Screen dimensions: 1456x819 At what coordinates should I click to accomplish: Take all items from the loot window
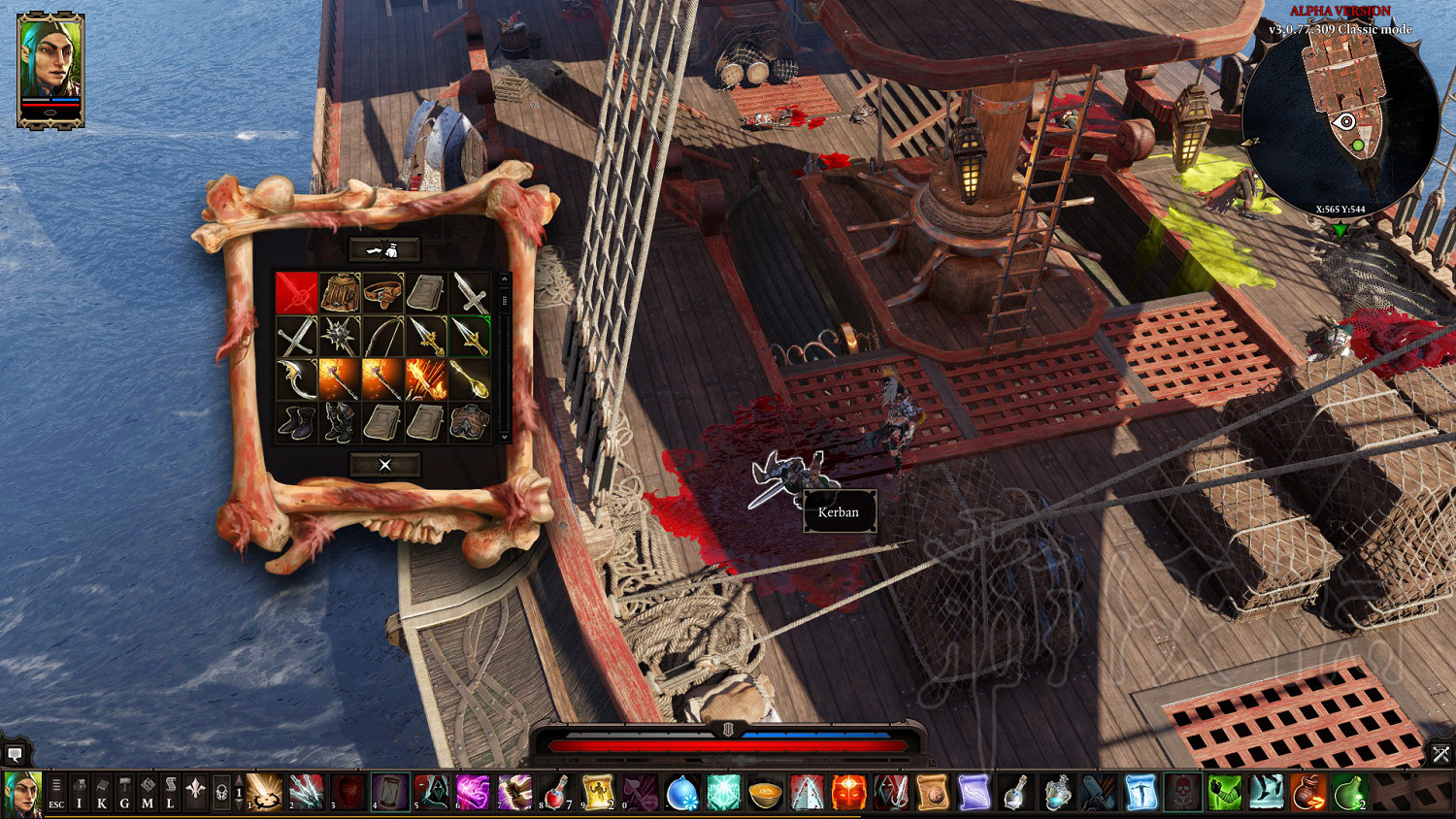pos(384,250)
